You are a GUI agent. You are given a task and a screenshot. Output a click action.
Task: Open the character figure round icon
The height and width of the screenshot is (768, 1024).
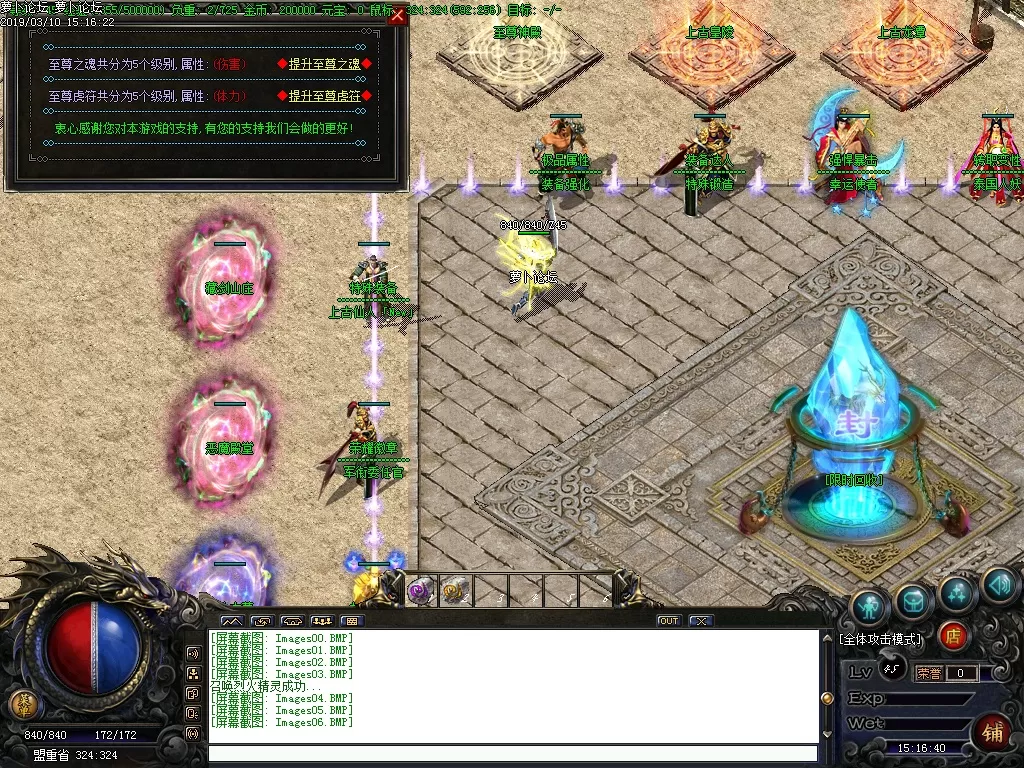(x=870, y=607)
